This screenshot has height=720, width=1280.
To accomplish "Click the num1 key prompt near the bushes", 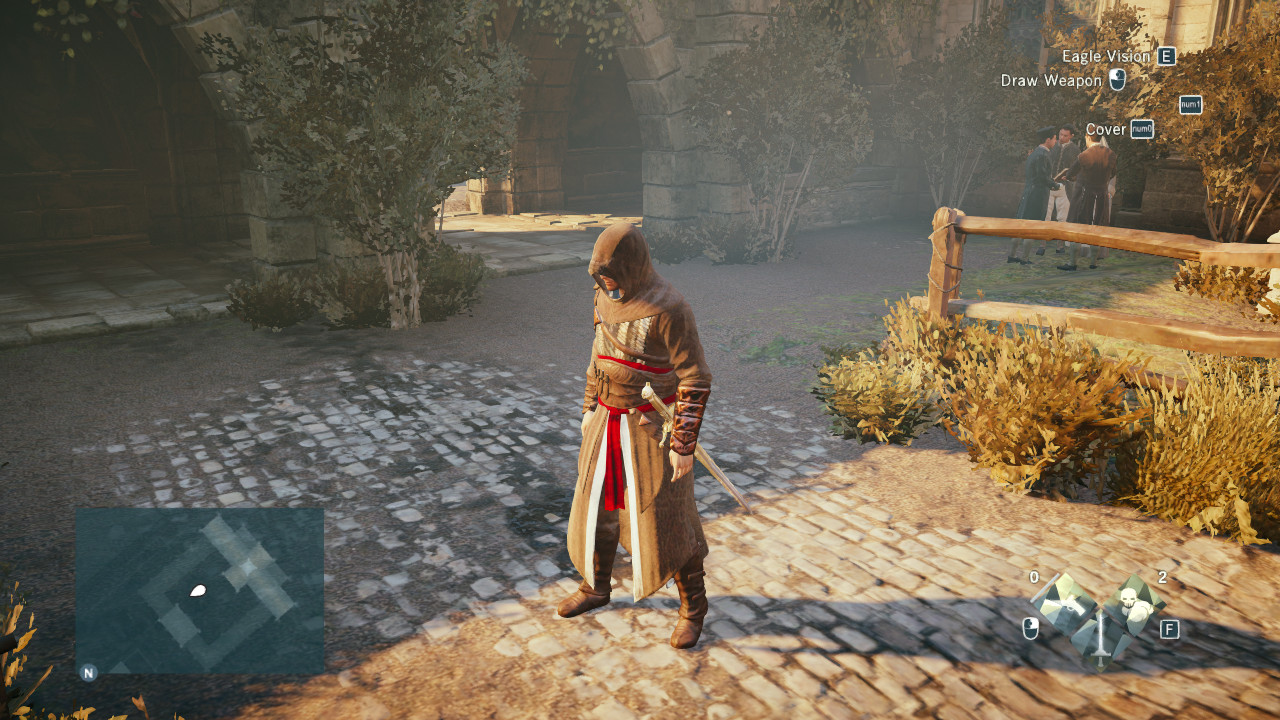I will tap(1189, 106).
